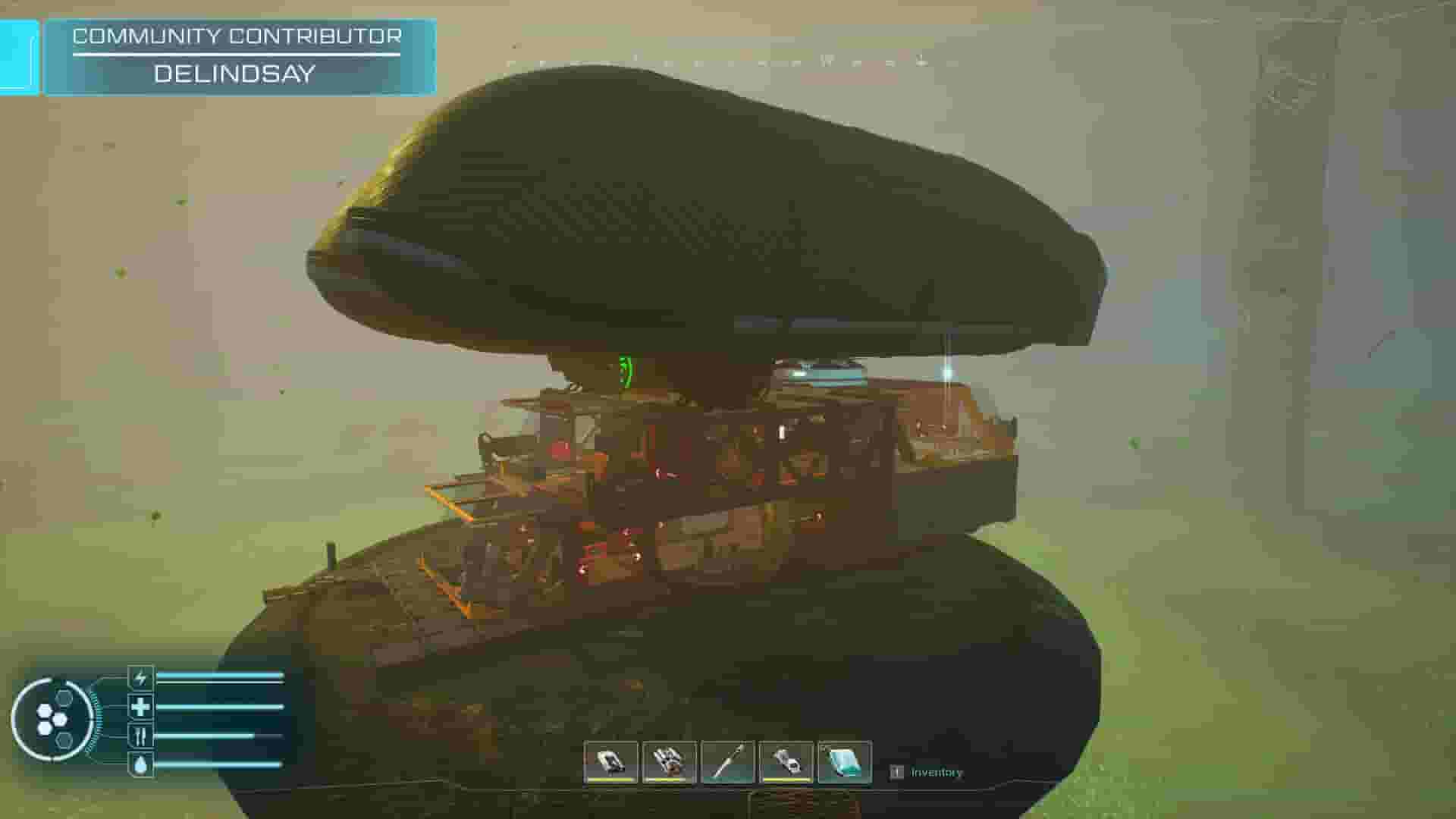This screenshot has width=1456, height=819.
Task: Click the hexagon oxygen gauge circle
Action: 55,719
